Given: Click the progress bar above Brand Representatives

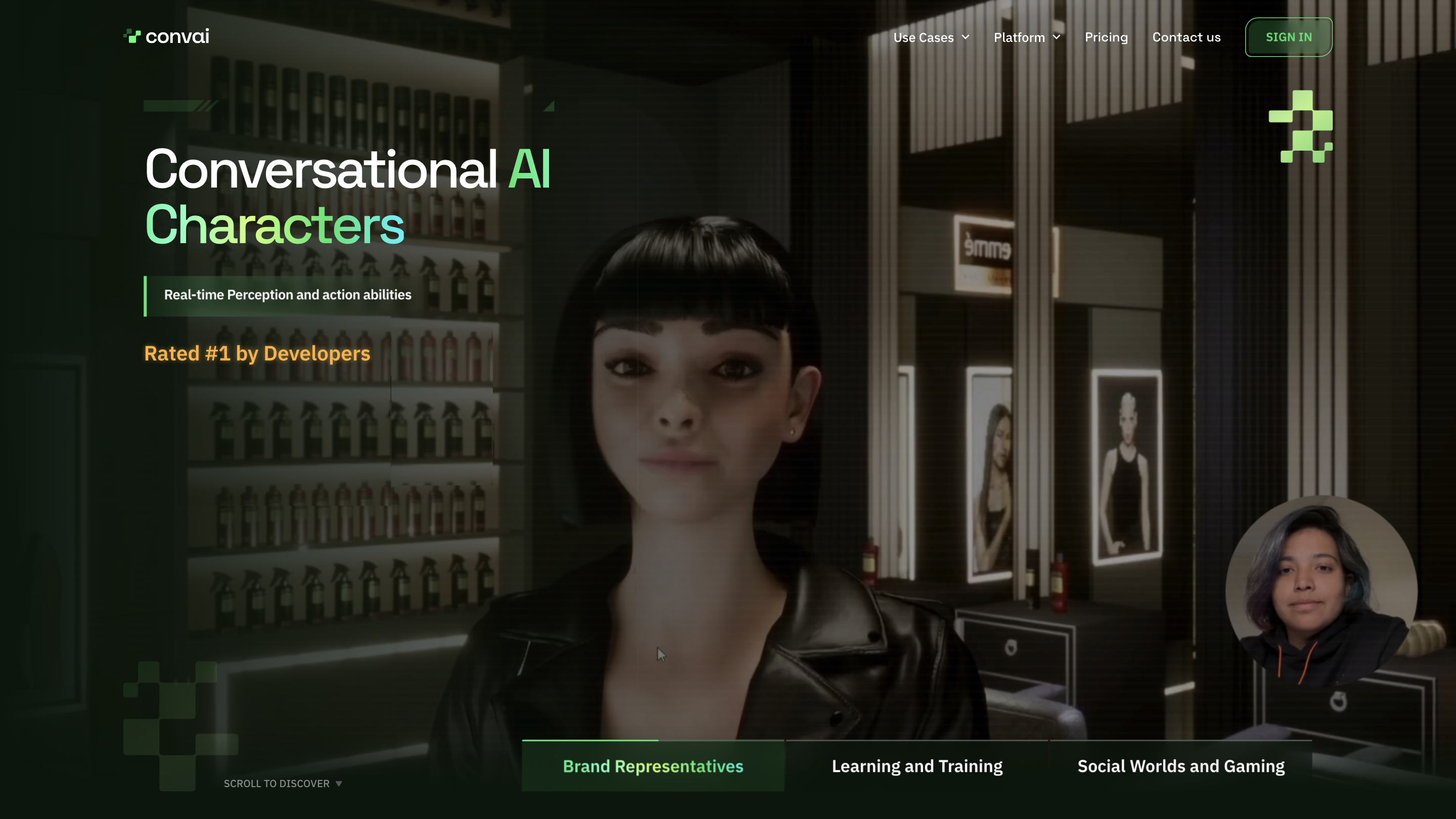Looking at the screenshot, I should (x=591, y=740).
